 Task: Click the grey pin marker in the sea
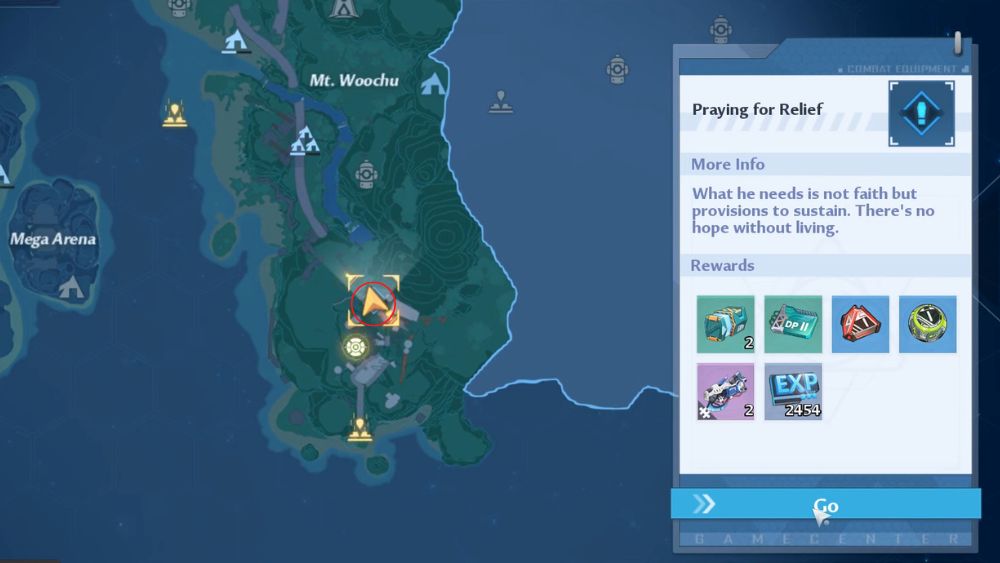tap(501, 101)
